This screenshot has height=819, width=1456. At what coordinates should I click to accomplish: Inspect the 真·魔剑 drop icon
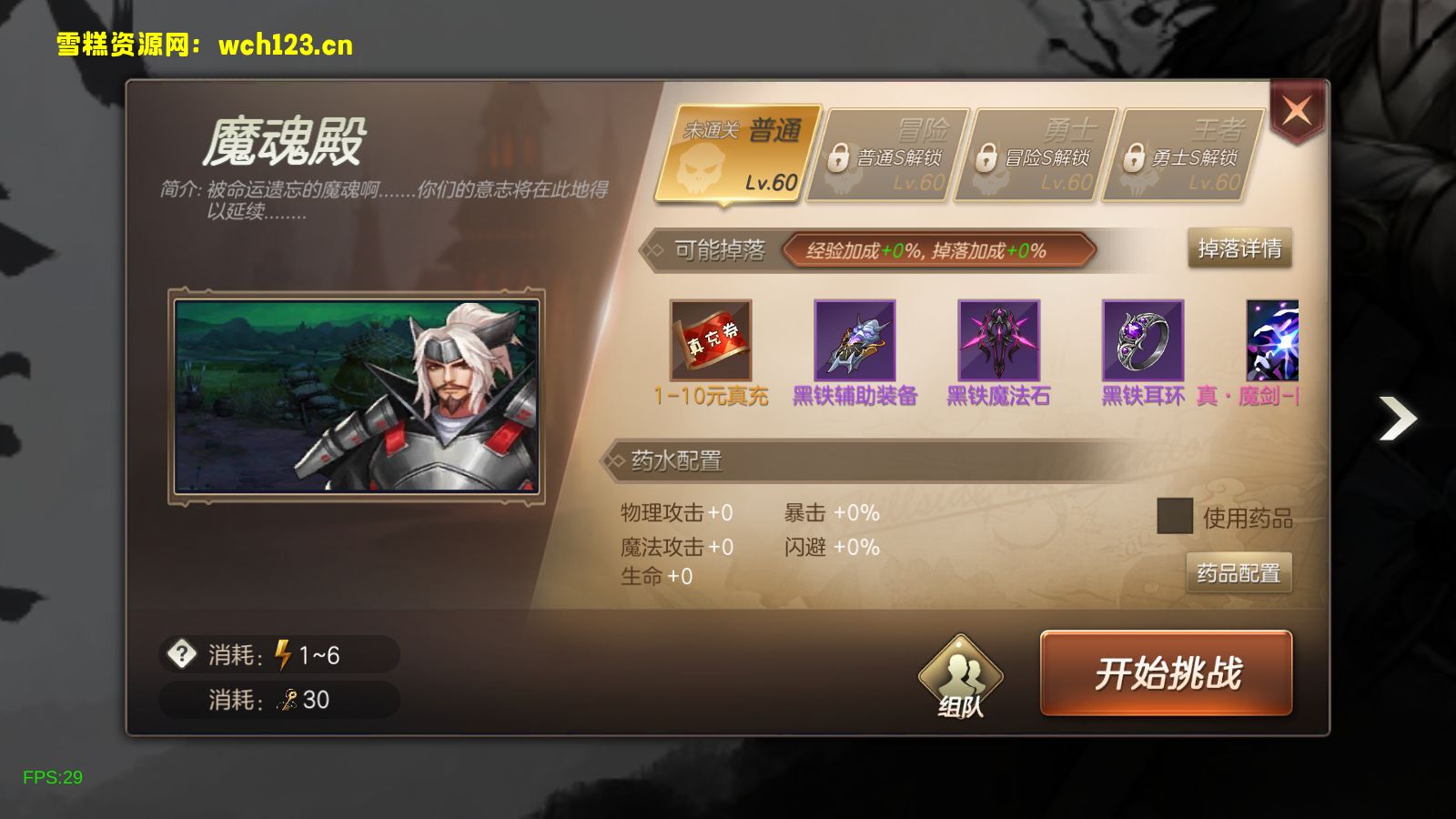pyautogui.click(x=1272, y=340)
